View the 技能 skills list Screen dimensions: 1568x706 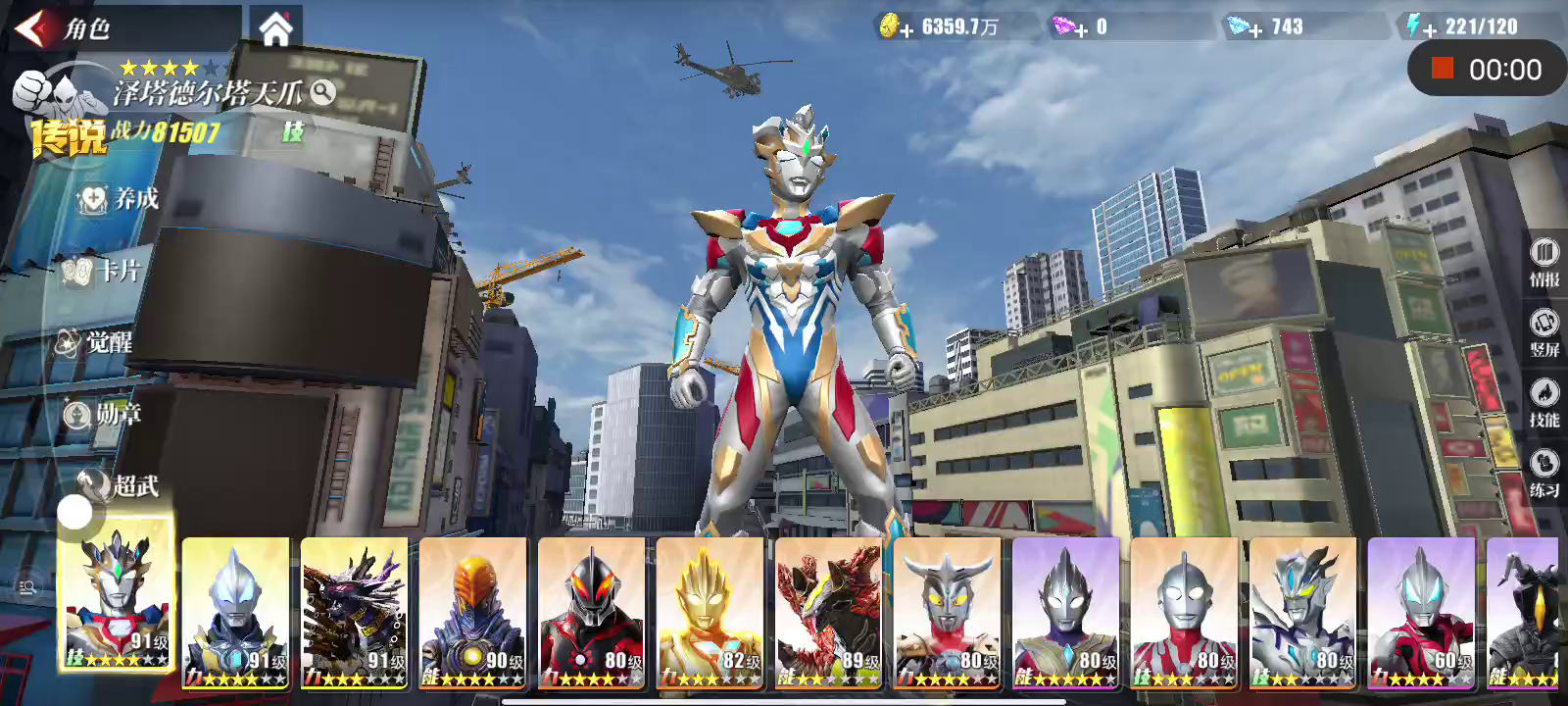pyautogui.click(x=1543, y=403)
